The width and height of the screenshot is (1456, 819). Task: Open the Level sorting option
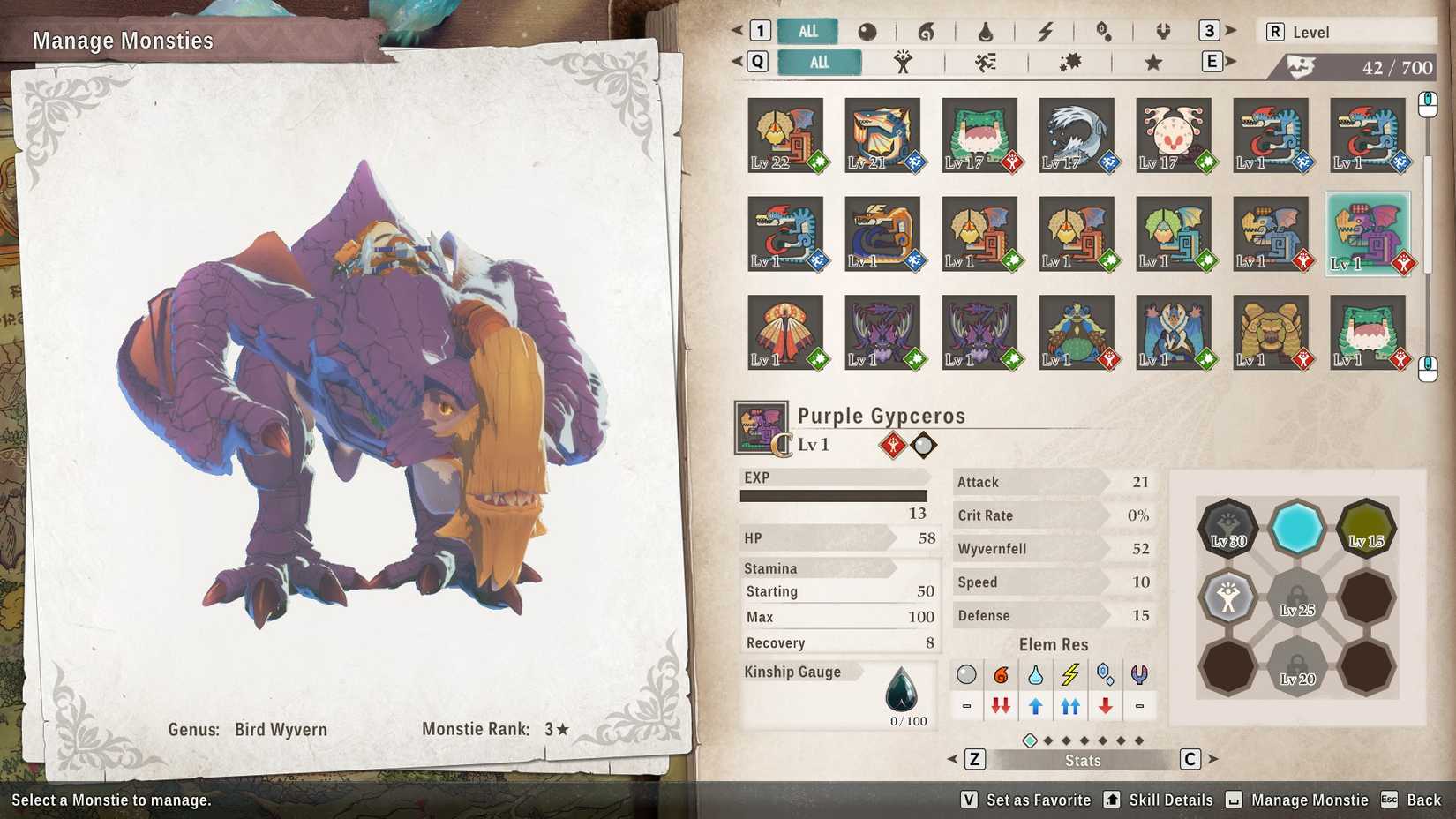tap(1346, 31)
